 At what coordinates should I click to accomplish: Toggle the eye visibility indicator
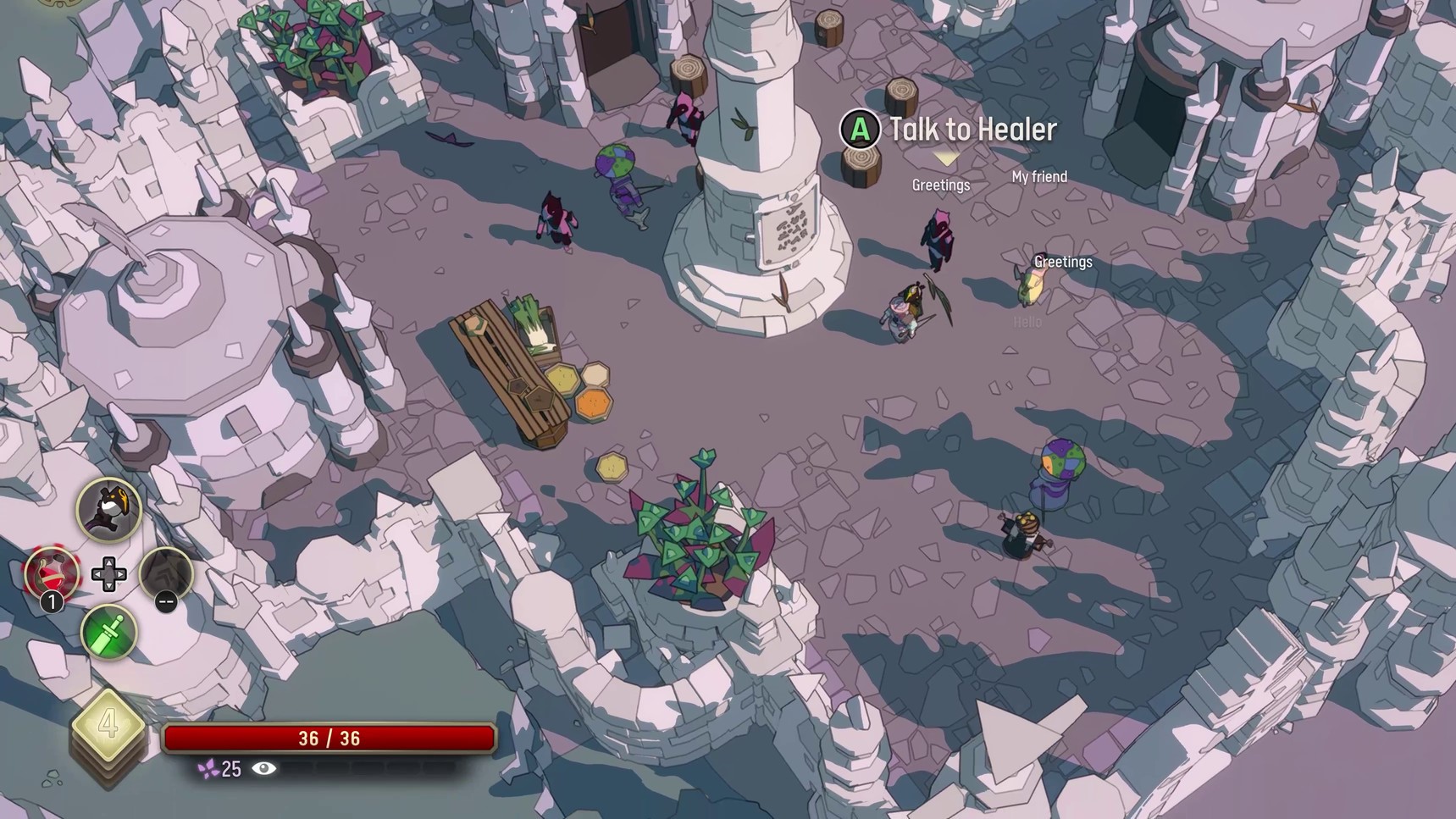point(263,770)
